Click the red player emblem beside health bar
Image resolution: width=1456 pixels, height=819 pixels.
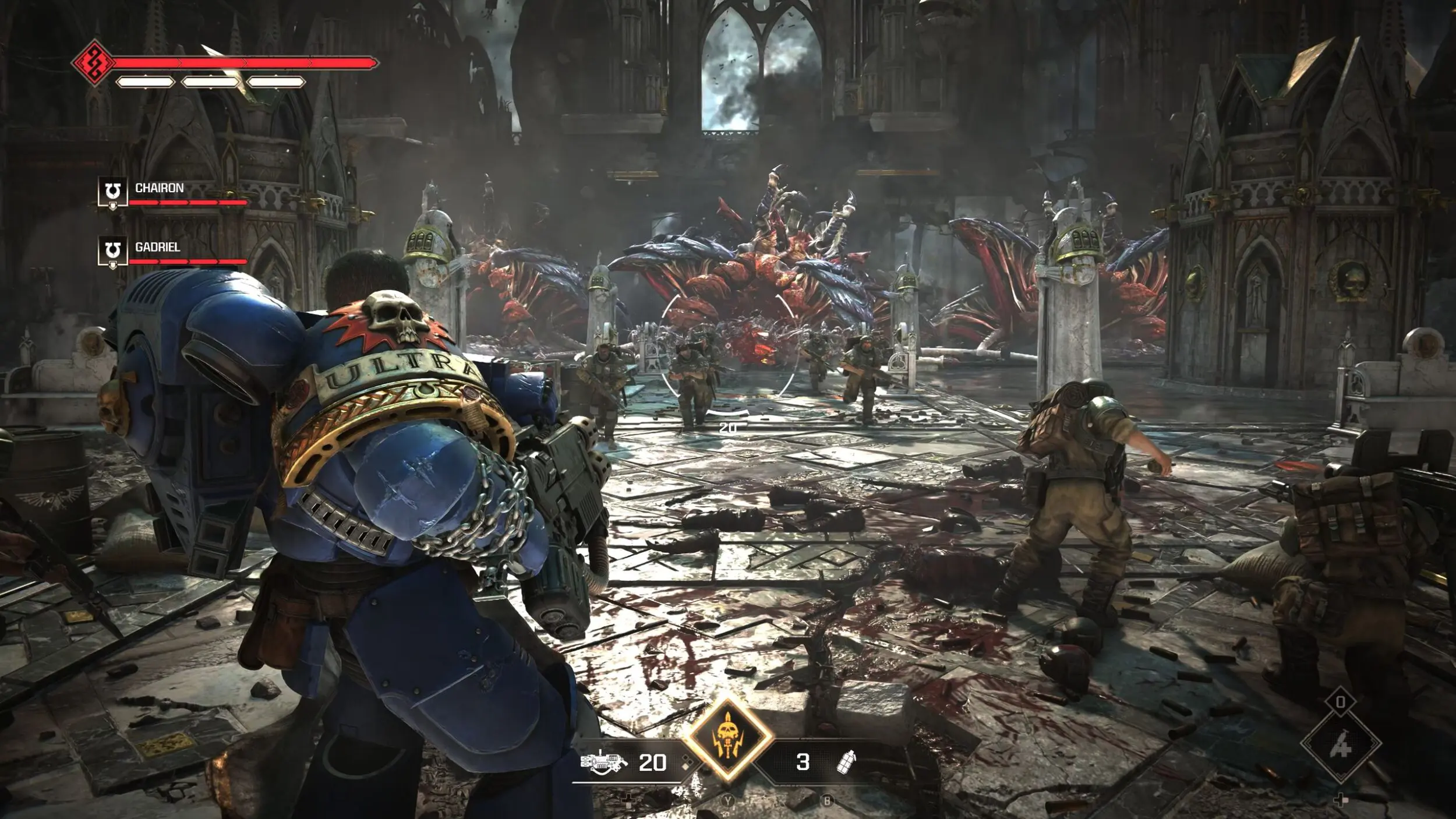pyautogui.click(x=93, y=62)
